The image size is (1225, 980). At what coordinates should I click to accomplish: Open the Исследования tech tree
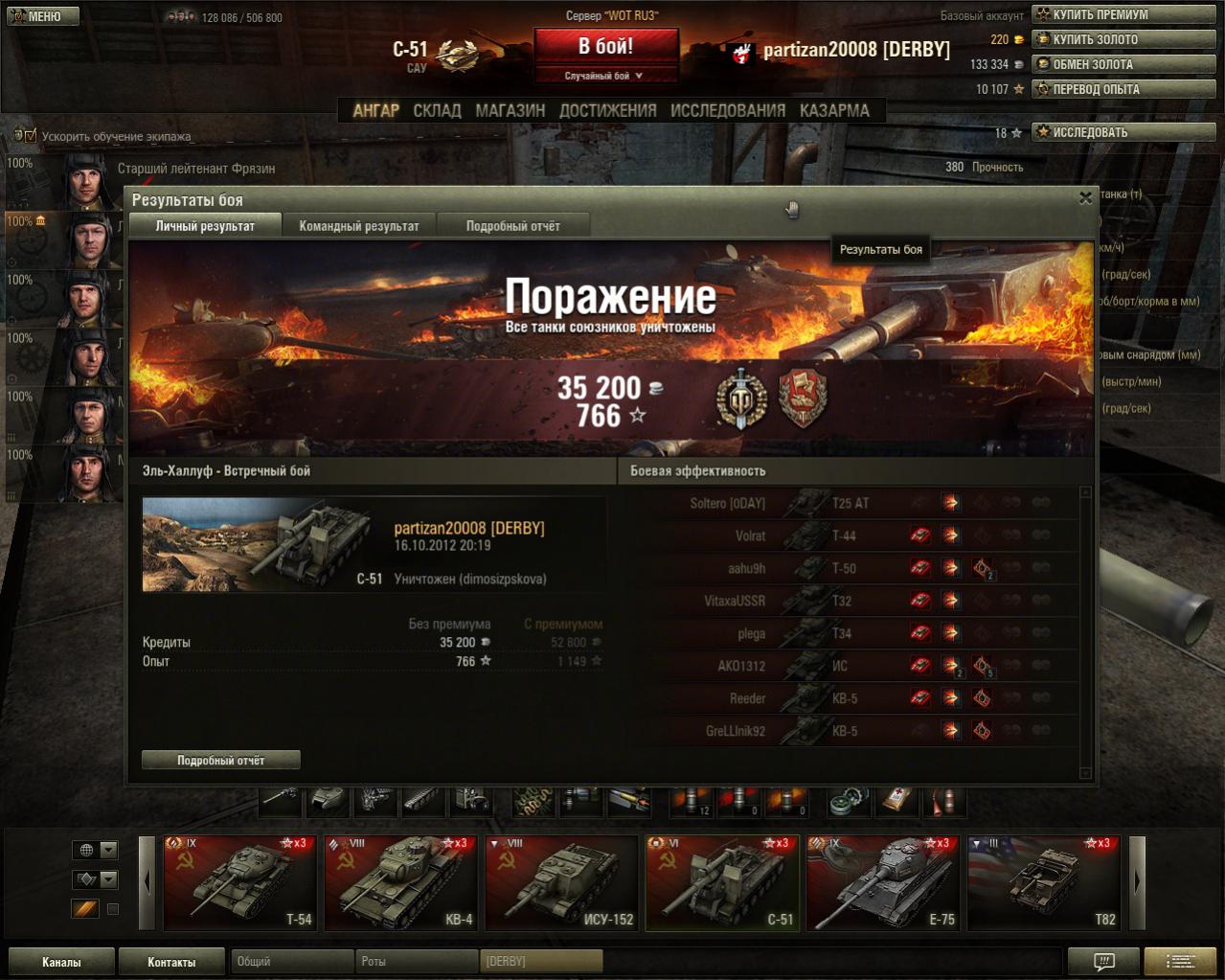pos(727,110)
